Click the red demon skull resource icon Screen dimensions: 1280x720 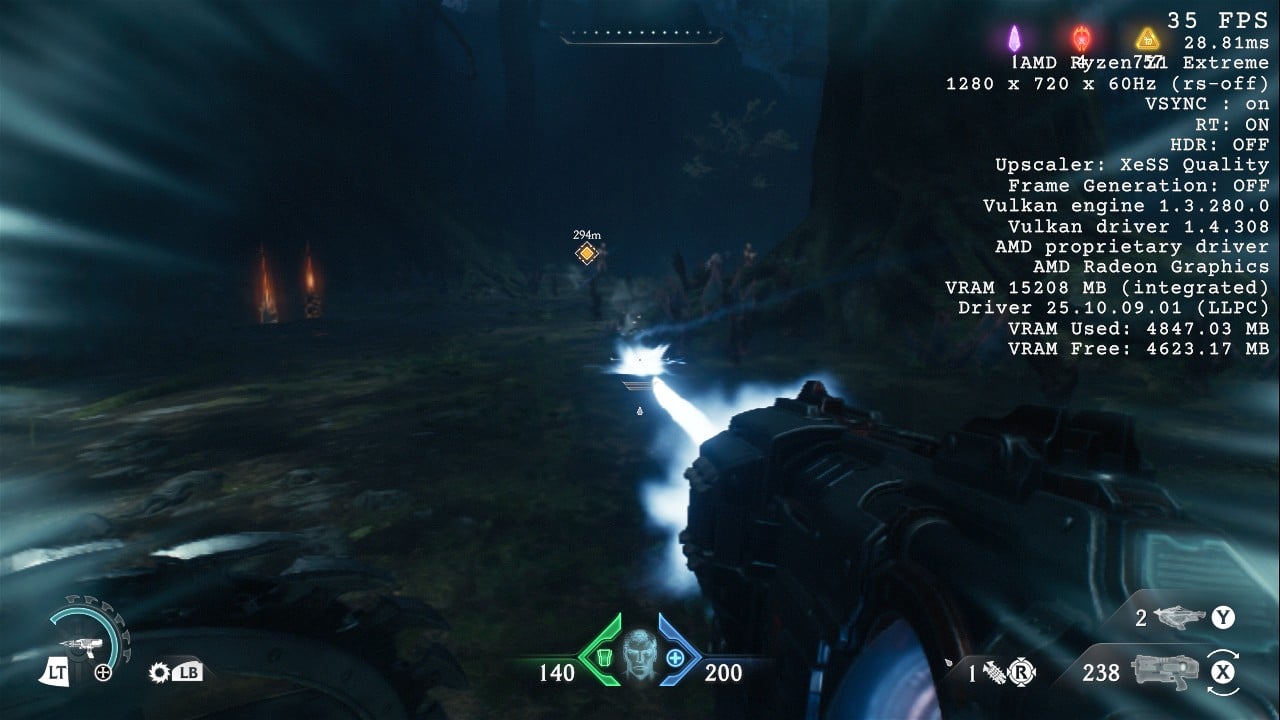1081,39
